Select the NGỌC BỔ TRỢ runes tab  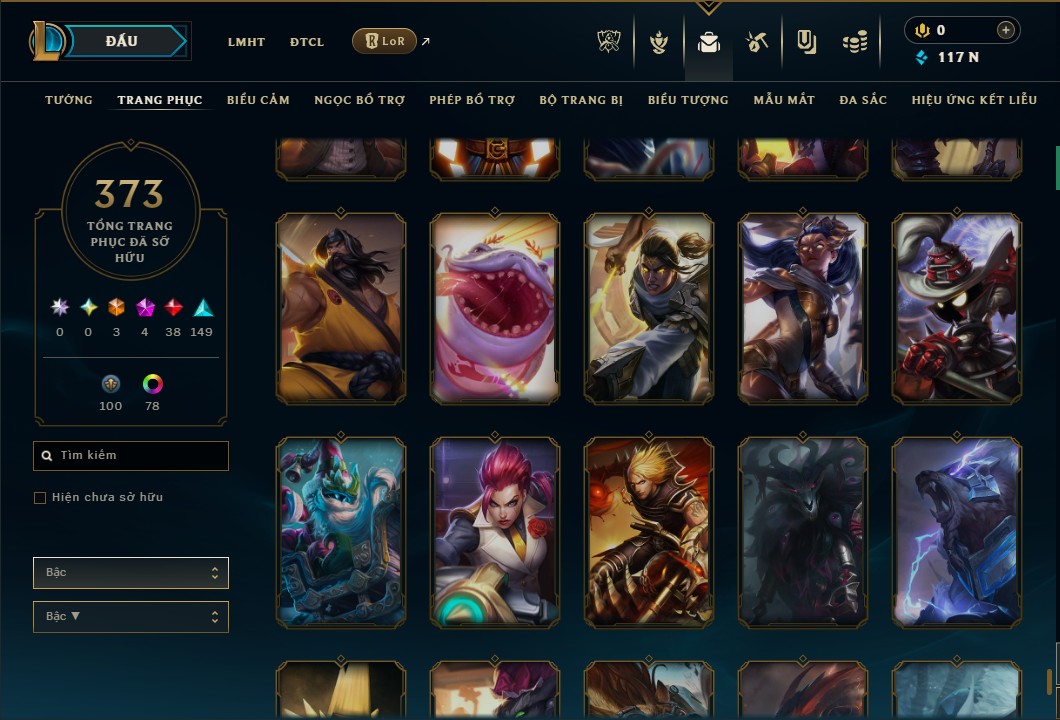(359, 100)
